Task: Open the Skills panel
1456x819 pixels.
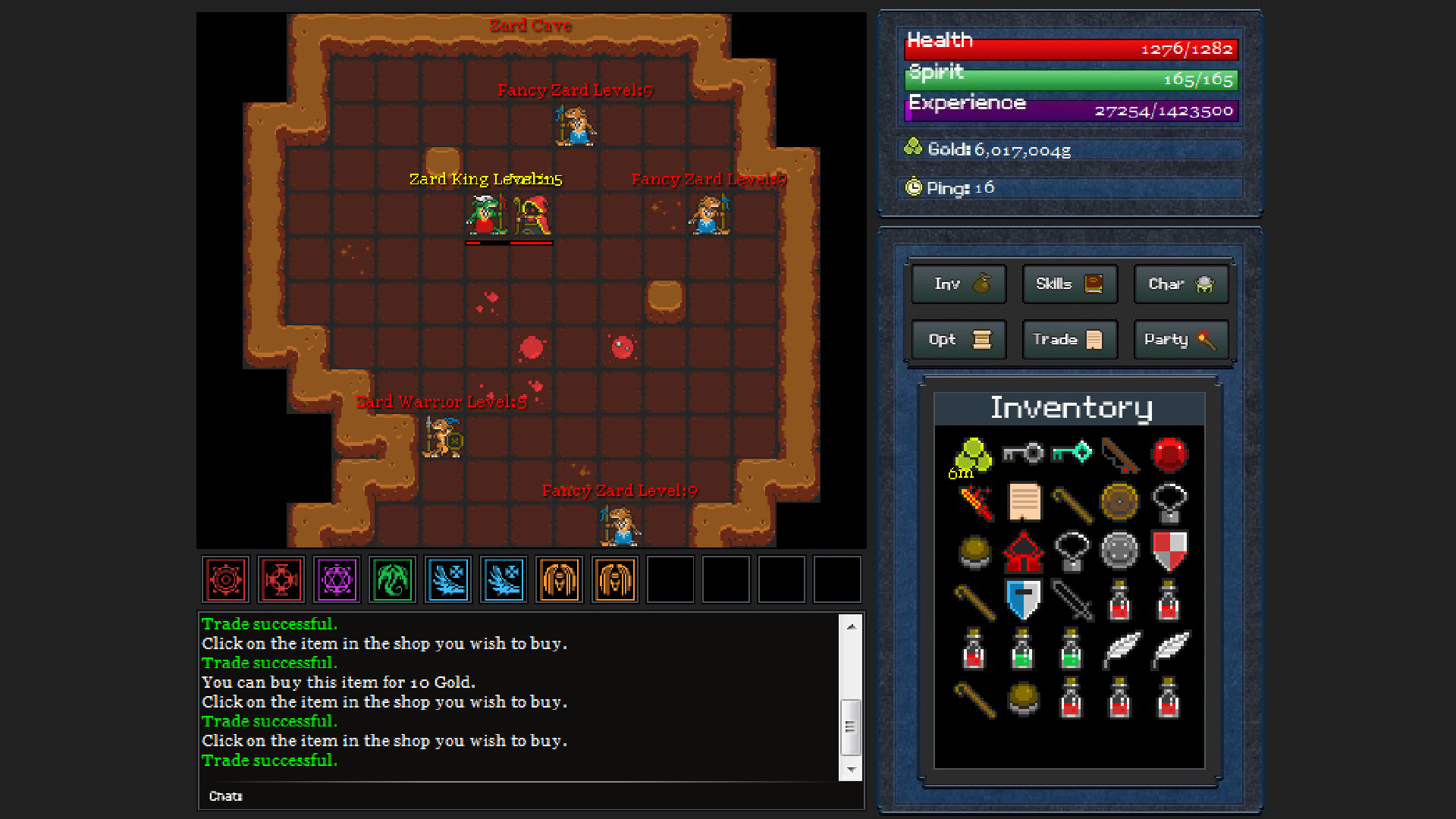Action: (x=1069, y=284)
